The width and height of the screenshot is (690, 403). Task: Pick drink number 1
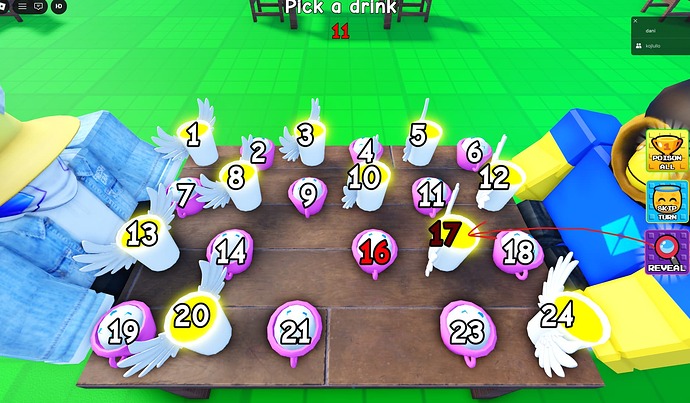[200, 135]
